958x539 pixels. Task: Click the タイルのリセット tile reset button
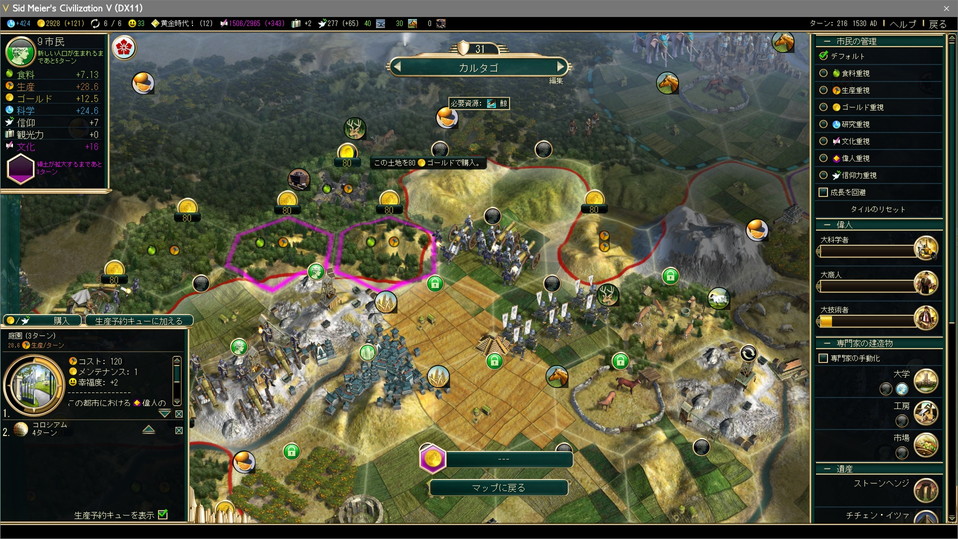coord(877,209)
